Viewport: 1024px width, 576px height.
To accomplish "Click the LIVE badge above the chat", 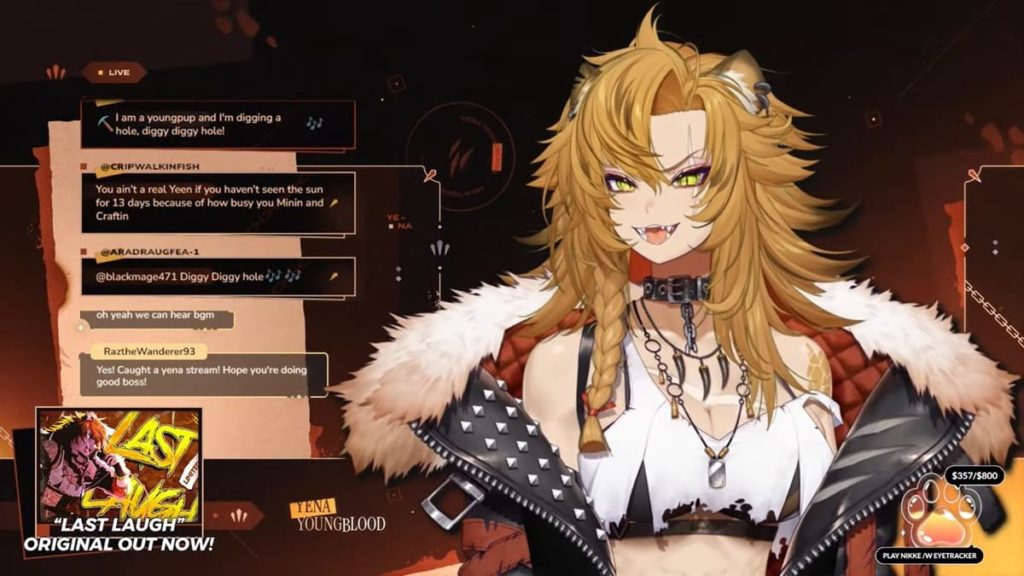I will pos(113,72).
